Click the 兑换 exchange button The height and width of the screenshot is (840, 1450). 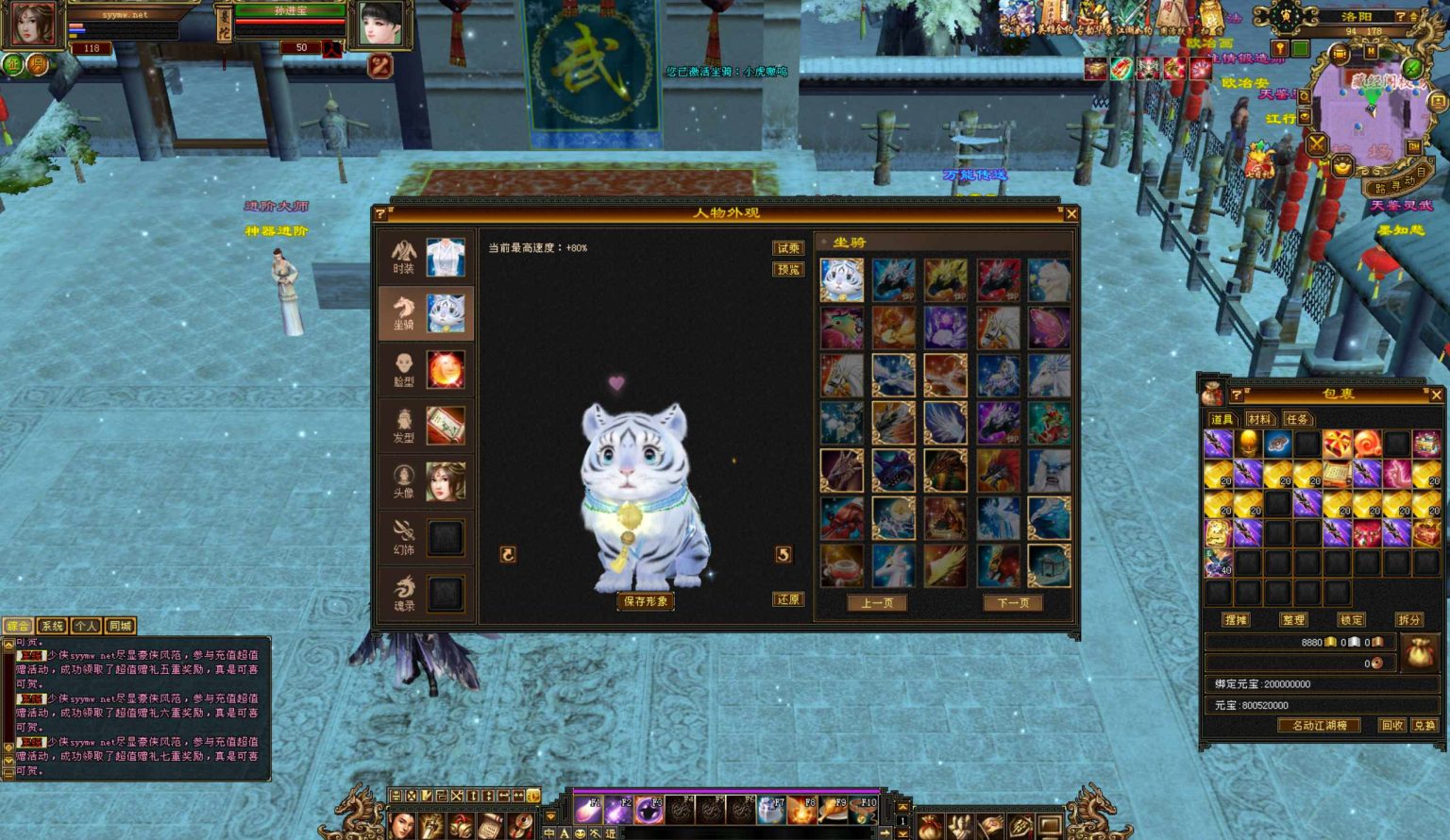[1424, 726]
